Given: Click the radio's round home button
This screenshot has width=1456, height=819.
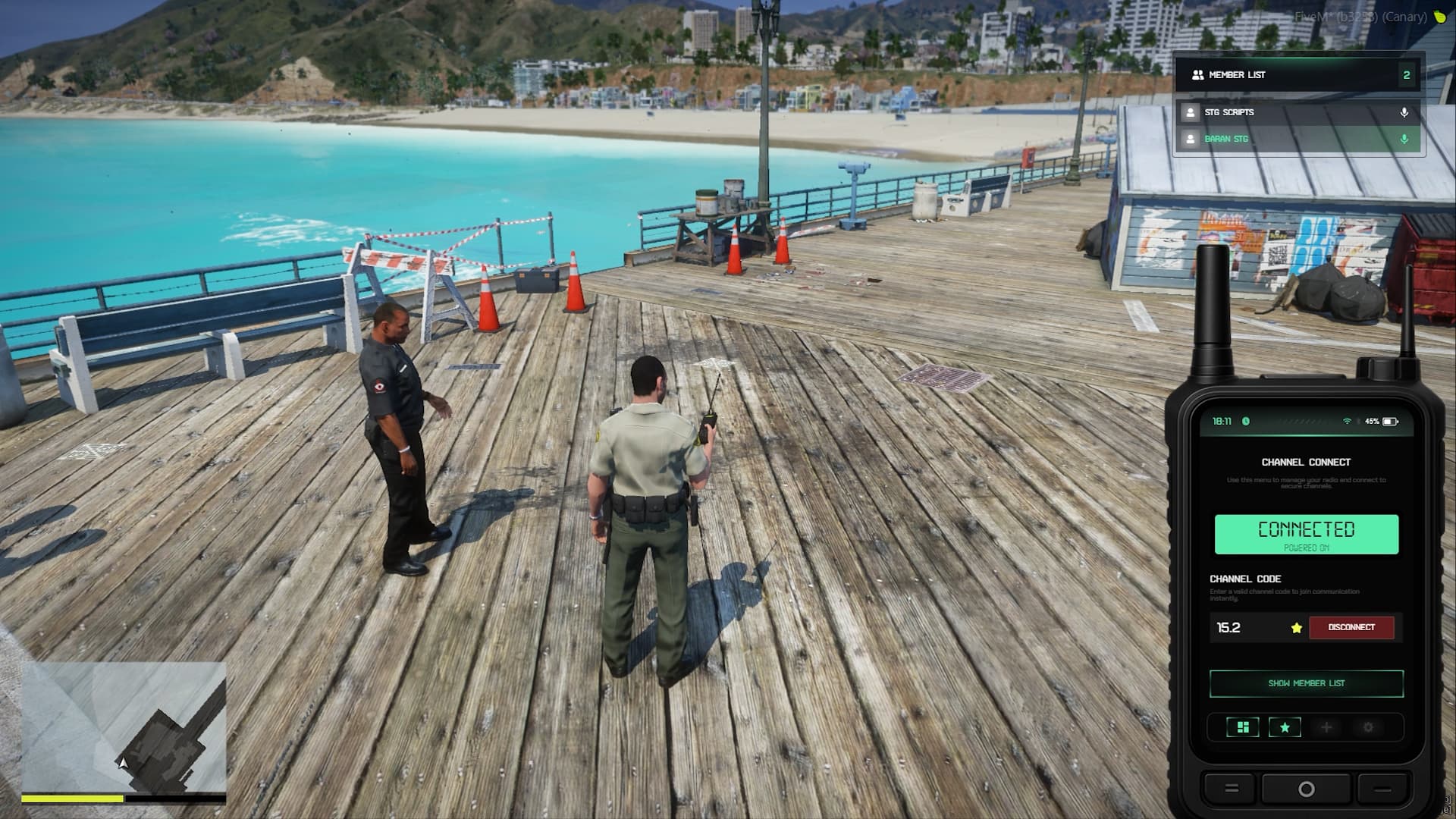Looking at the screenshot, I should coord(1306,789).
